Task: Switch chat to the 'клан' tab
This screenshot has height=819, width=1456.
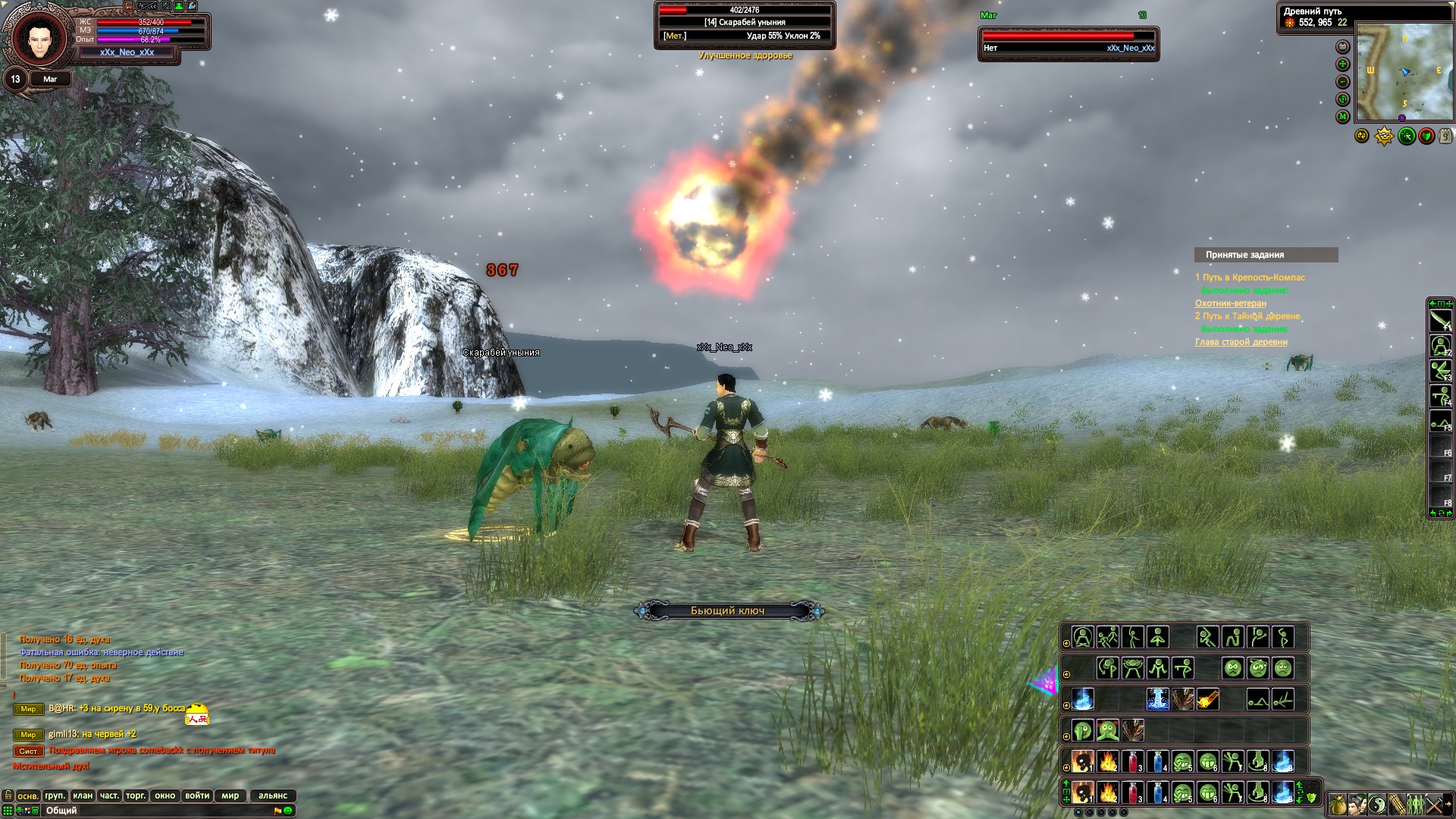Action: pos(83,795)
